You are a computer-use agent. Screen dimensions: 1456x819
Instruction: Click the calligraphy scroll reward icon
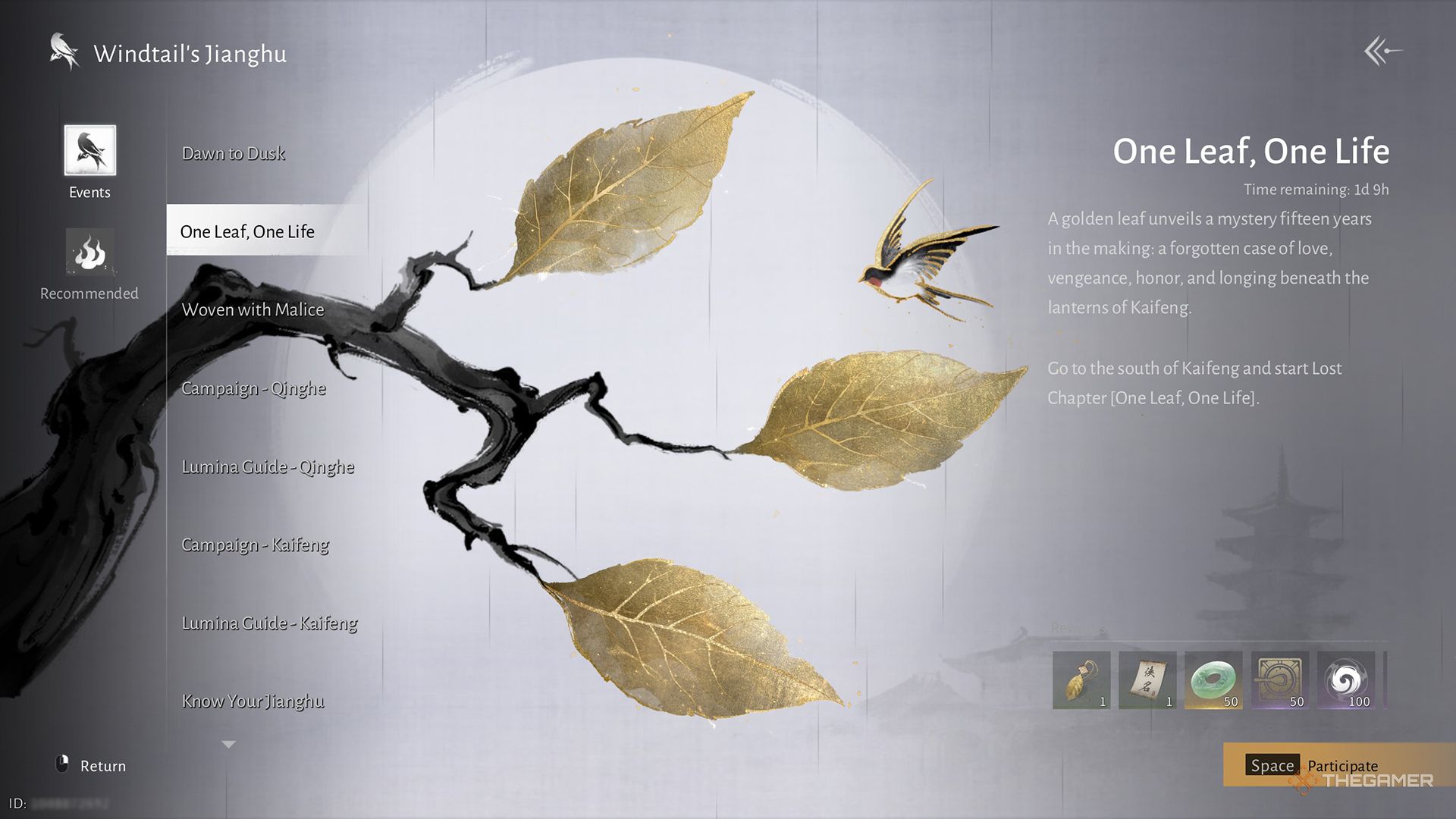pos(1149,679)
